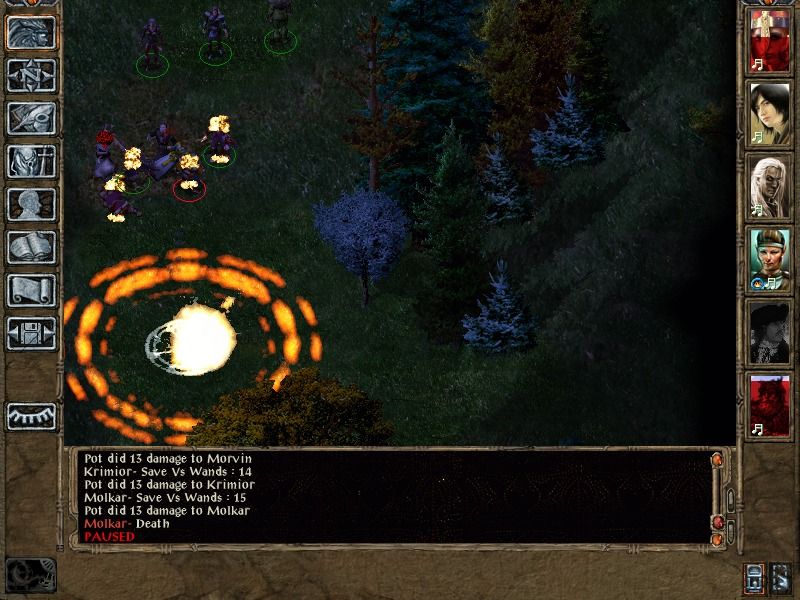Open the area map with the compass button
This screenshot has width=800, height=600.
(31, 76)
